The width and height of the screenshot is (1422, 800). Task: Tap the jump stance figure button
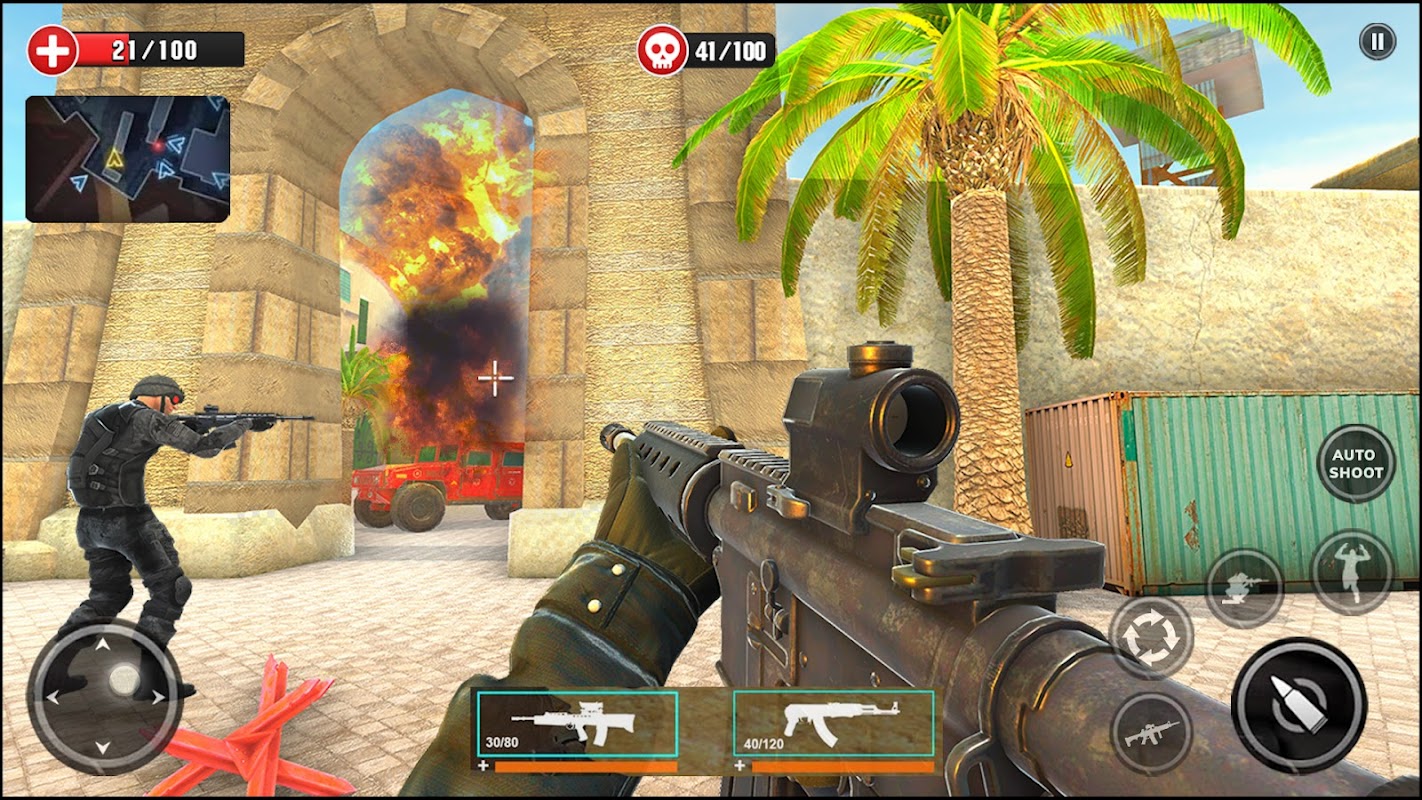point(1352,572)
